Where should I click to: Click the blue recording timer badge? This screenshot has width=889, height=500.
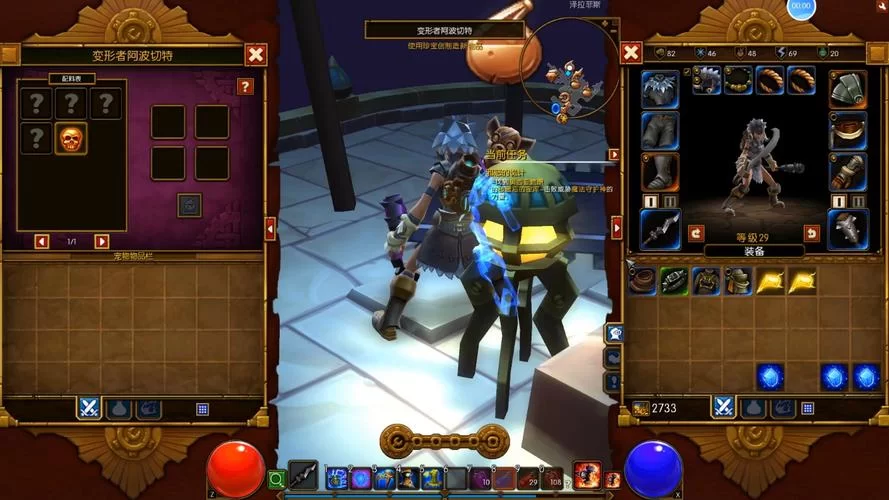pos(800,6)
